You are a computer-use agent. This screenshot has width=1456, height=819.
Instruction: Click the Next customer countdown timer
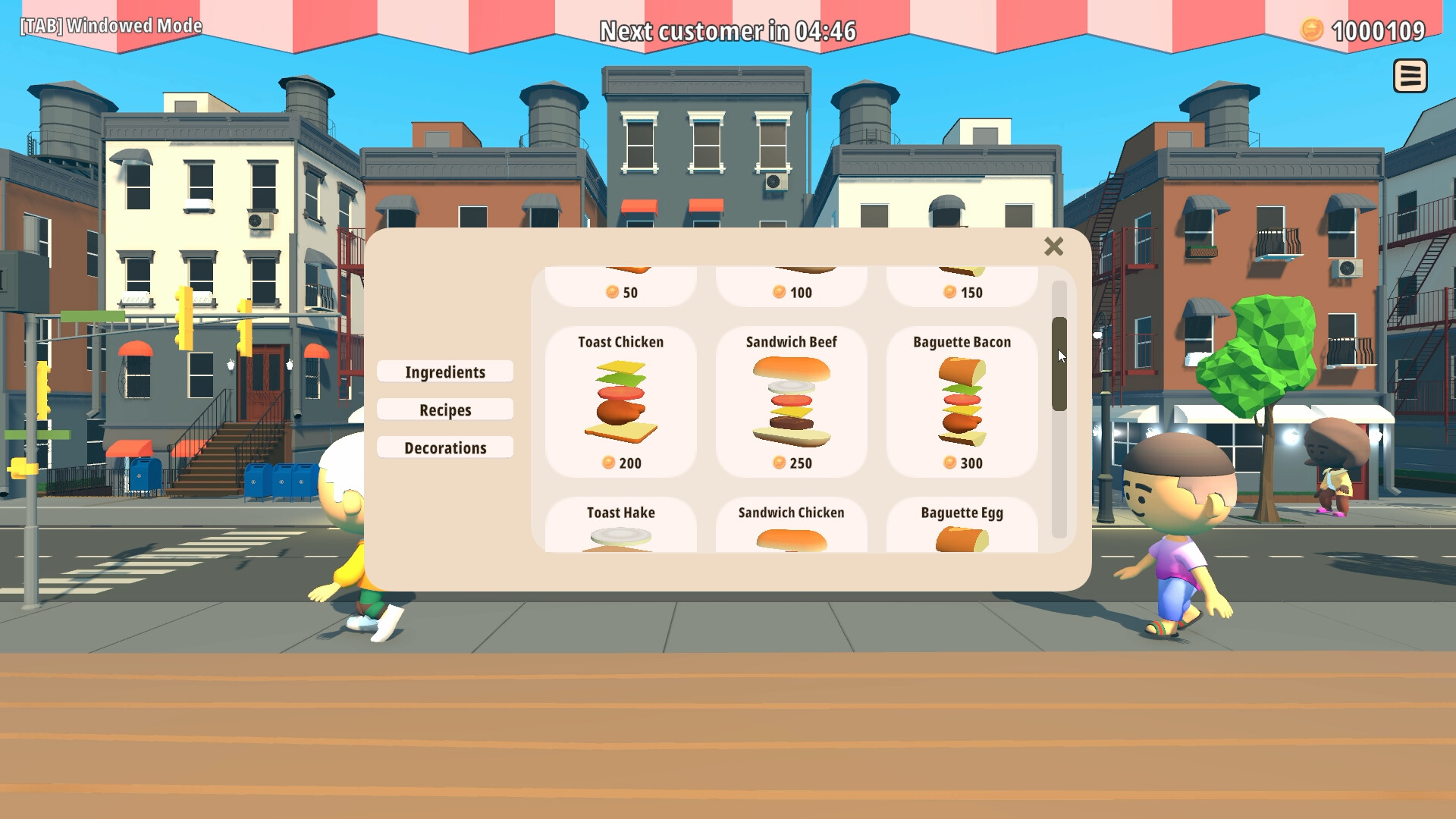[x=728, y=31]
